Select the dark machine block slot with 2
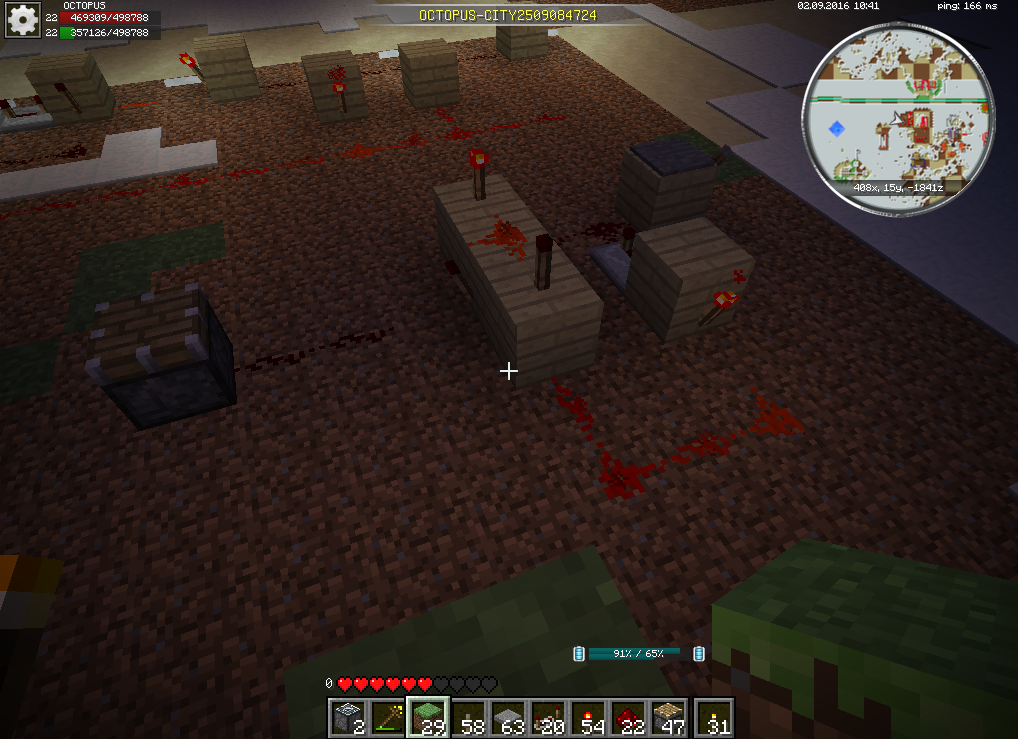 click(347, 718)
